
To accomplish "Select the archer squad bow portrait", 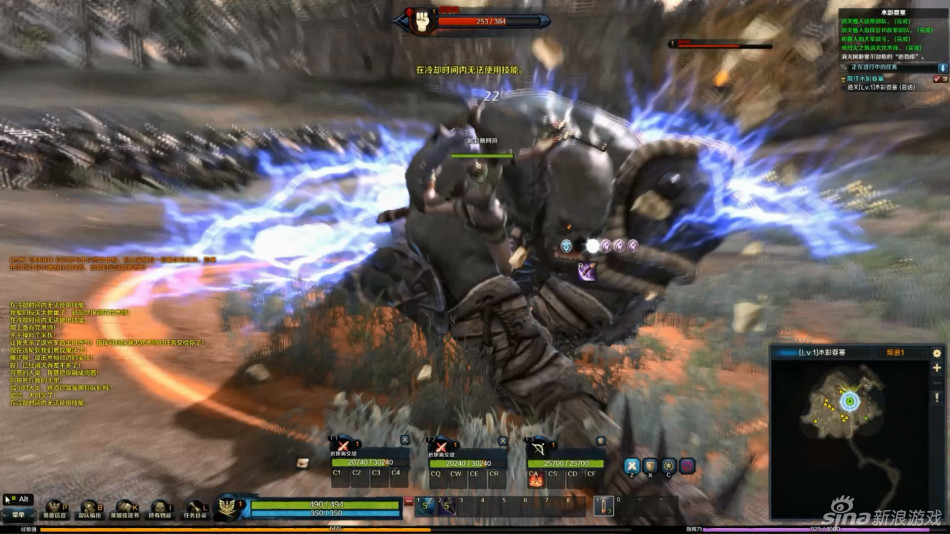I will 540,447.
